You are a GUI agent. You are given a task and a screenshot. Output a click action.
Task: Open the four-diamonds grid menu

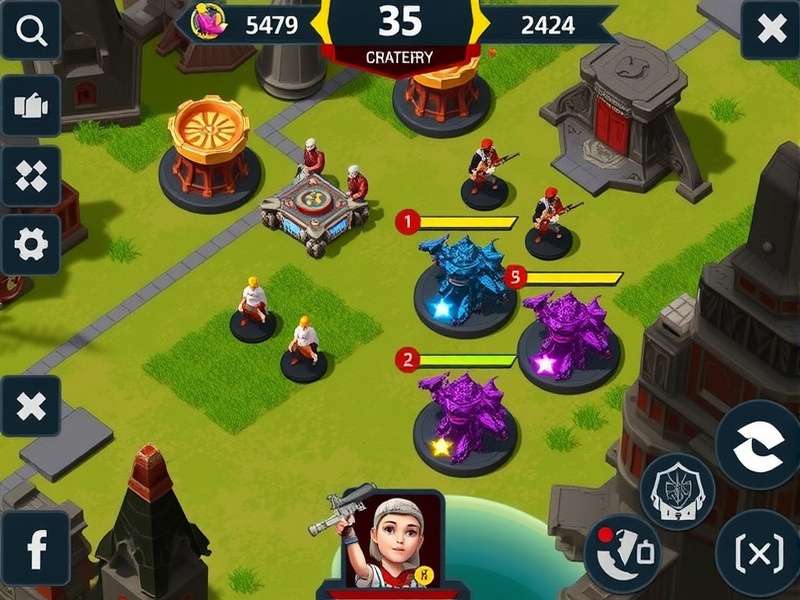31,176
